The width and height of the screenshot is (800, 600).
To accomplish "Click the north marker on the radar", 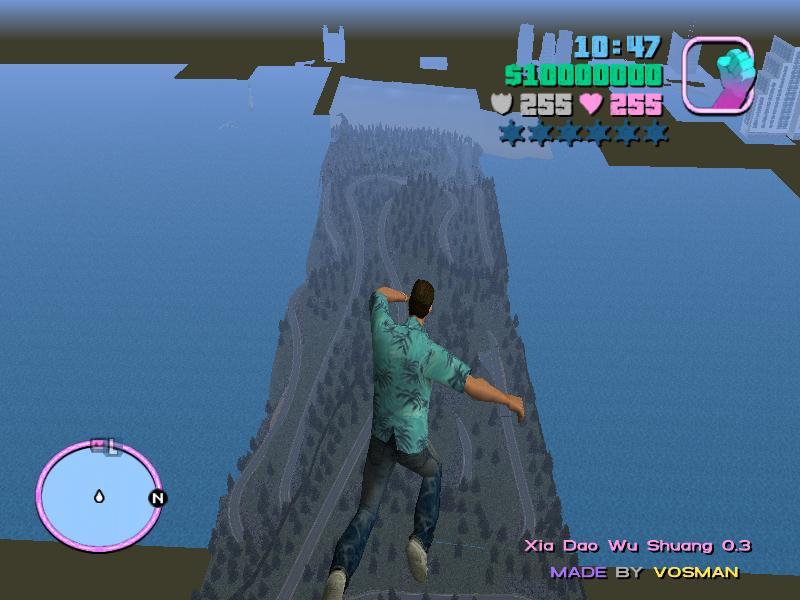I will [157, 498].
